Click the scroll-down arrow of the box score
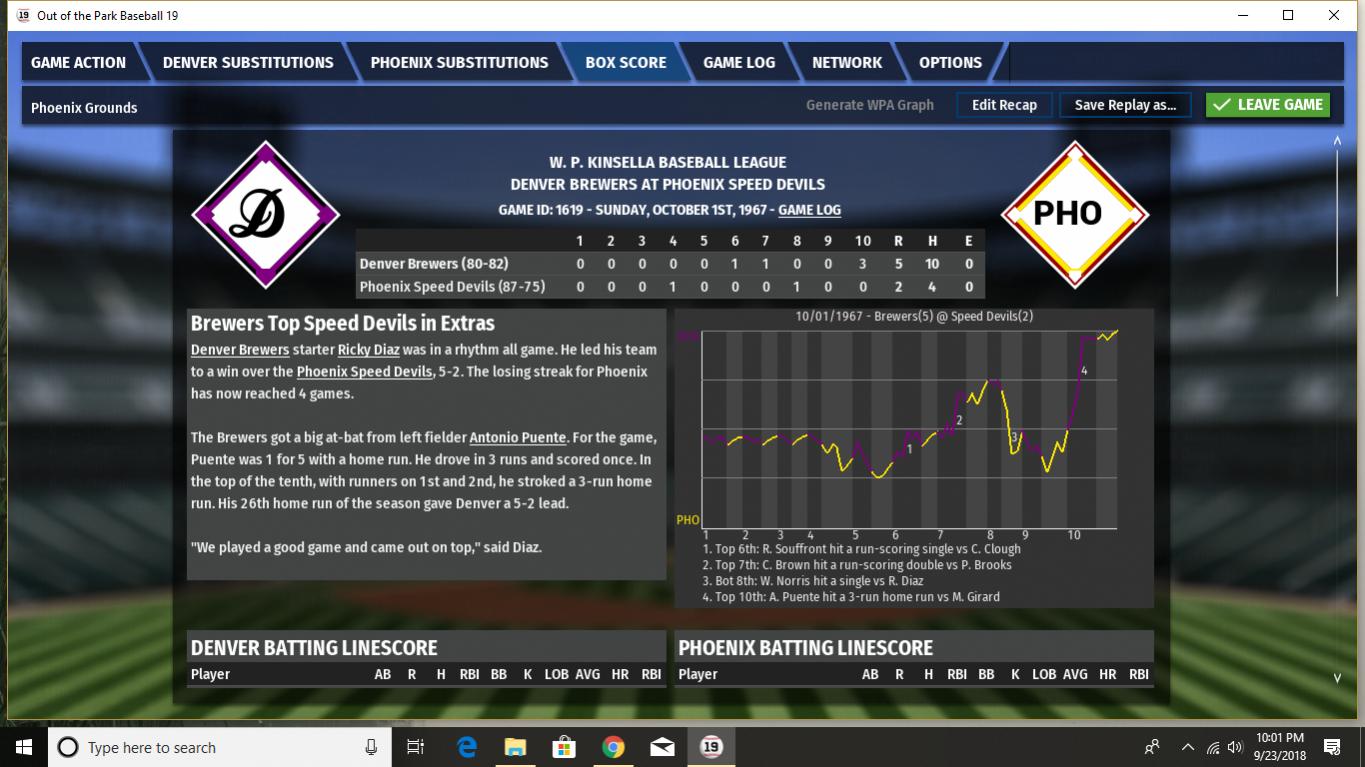 click(1337, 678)
